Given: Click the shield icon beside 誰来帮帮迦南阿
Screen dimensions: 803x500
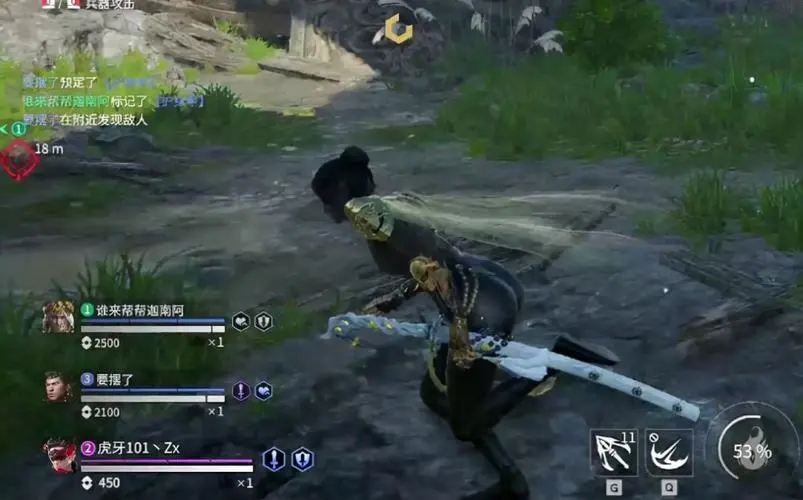Looking at the screenshot, I should click(x=263, y=321).
